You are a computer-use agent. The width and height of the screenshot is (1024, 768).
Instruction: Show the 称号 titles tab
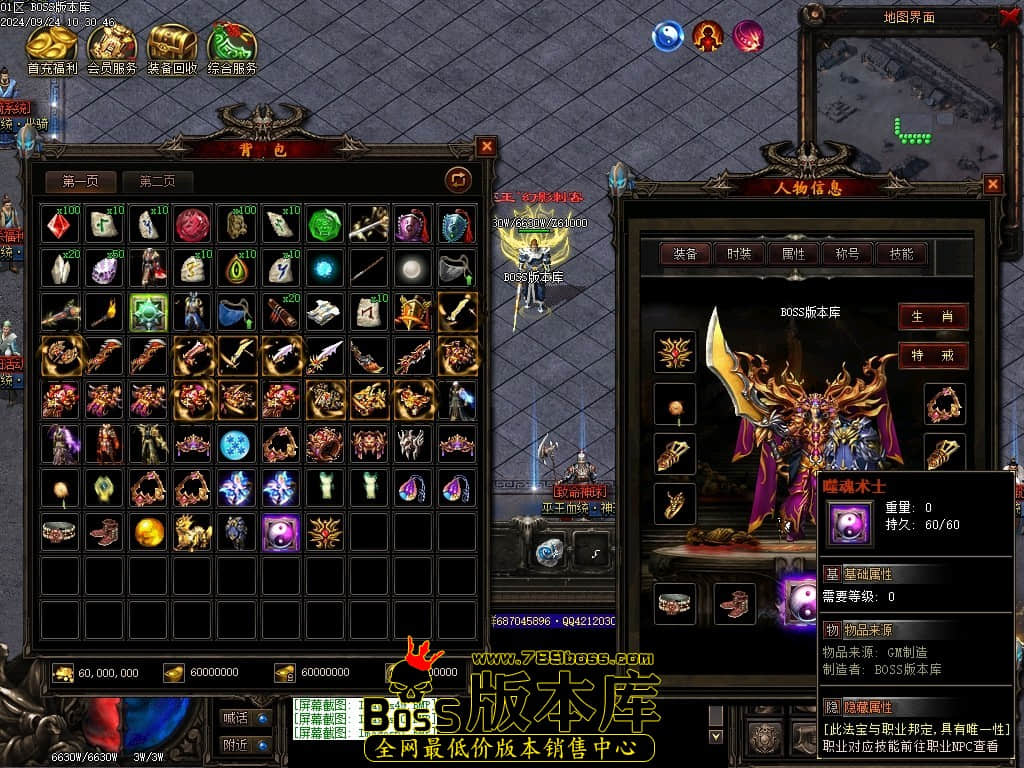click(847, 254)
